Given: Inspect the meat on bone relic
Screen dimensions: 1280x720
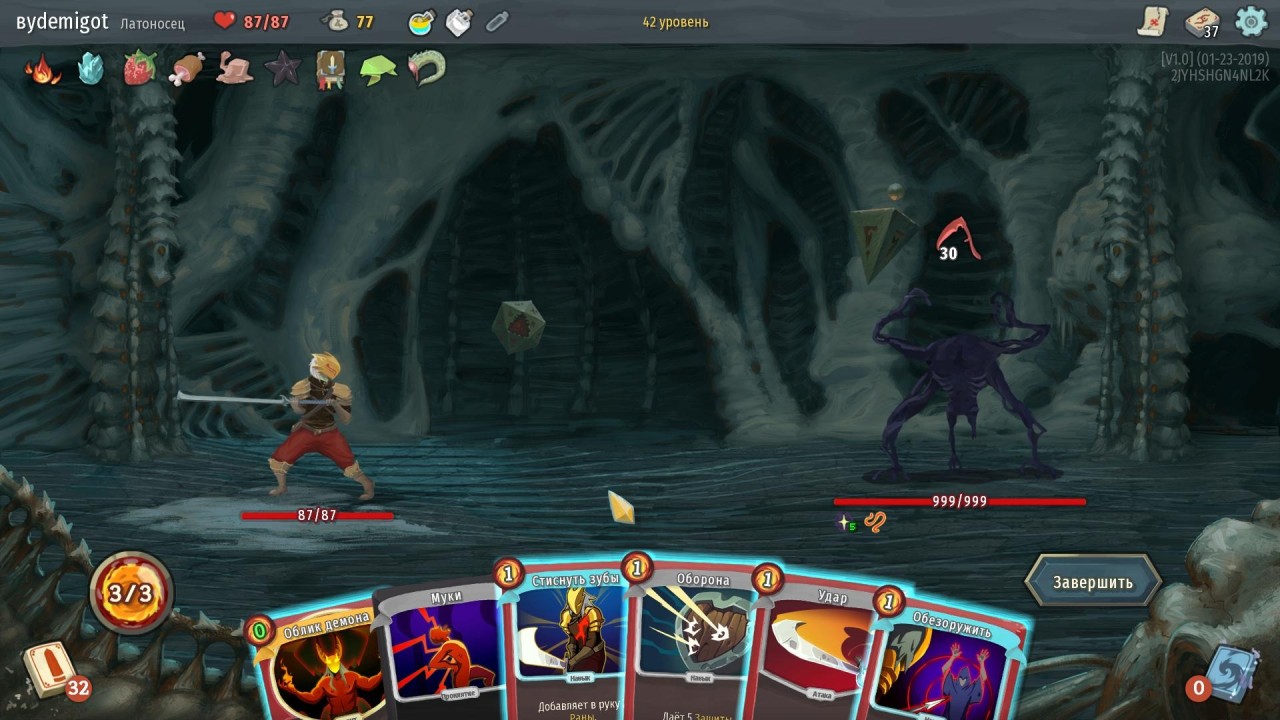Looking at the screenshot, I should 187,68.
